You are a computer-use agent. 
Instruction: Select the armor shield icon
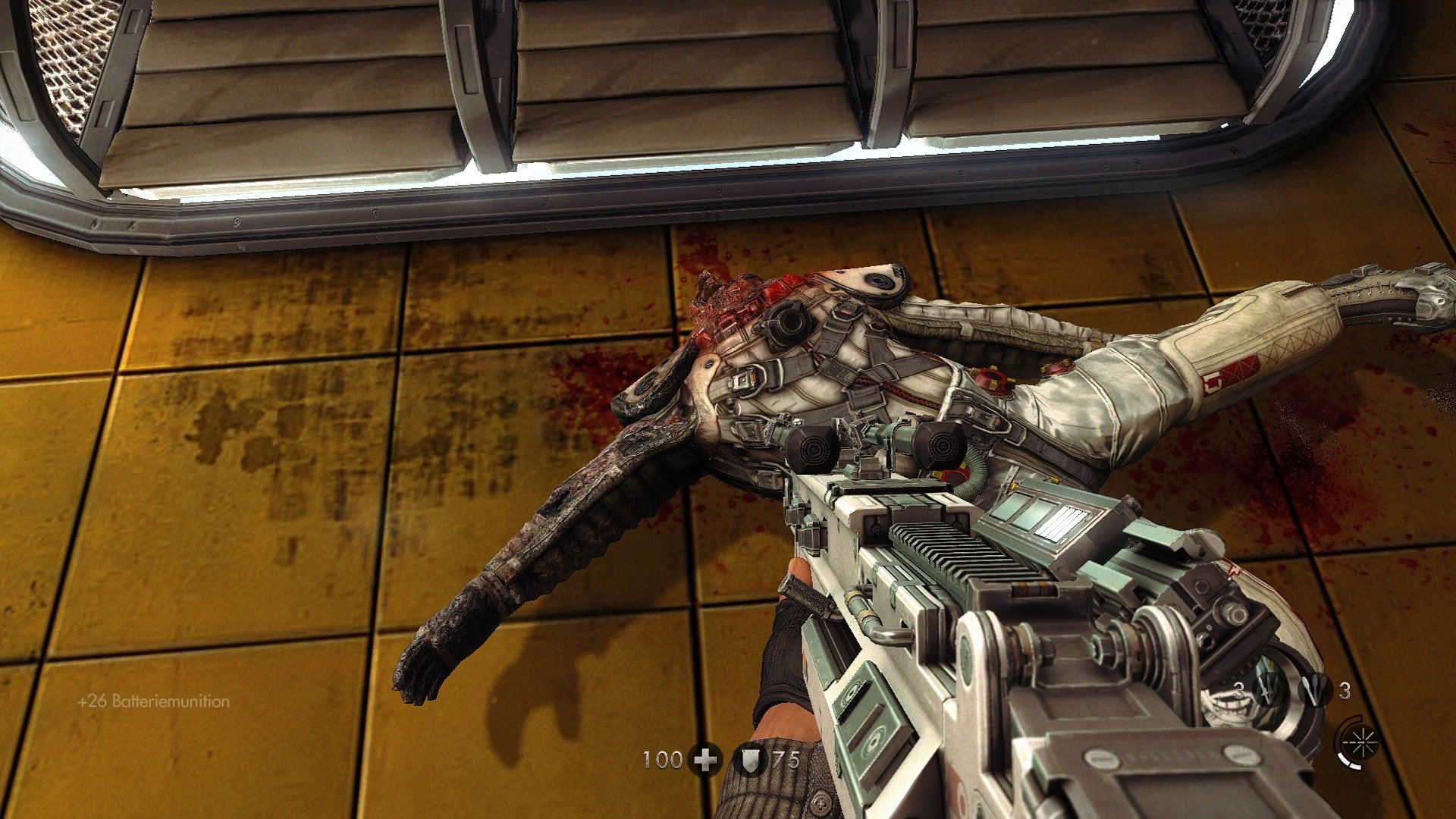point(749,761)
